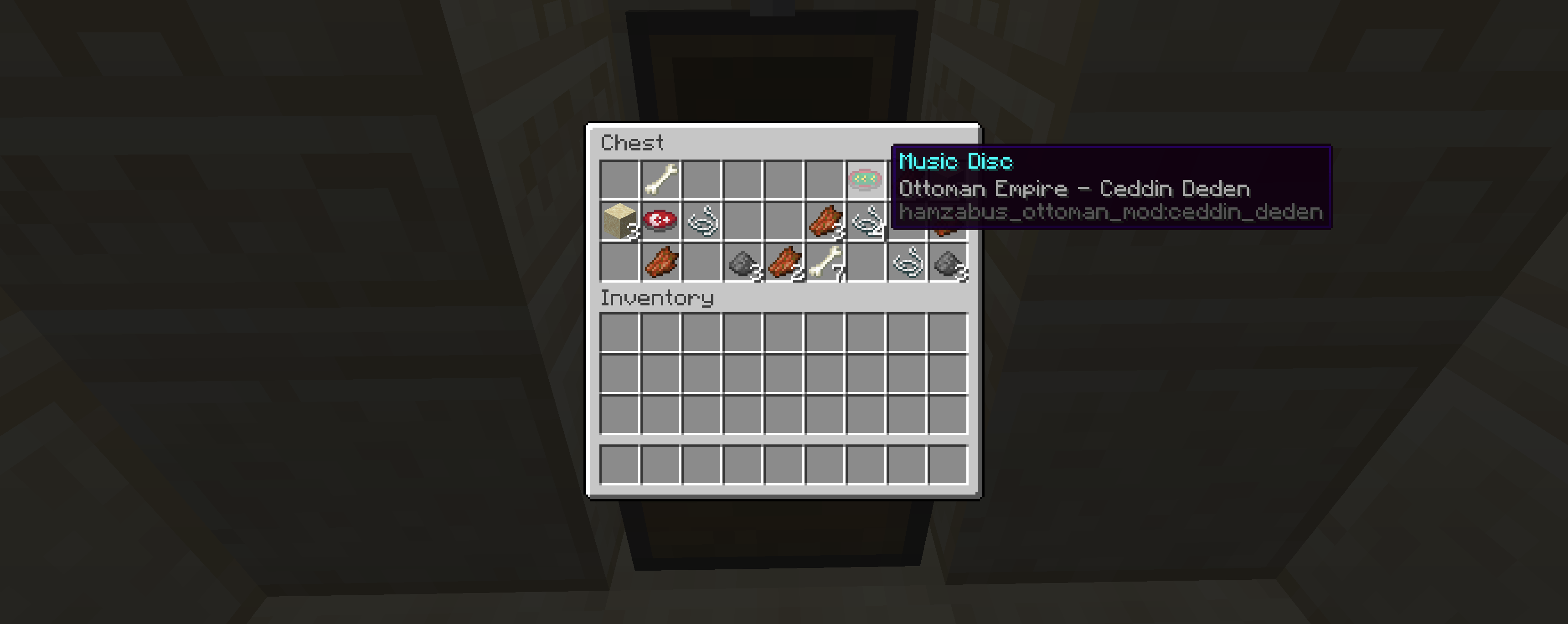Click the Music Disc tooltip header
The image size is (1568, 624).
(956, 161)
